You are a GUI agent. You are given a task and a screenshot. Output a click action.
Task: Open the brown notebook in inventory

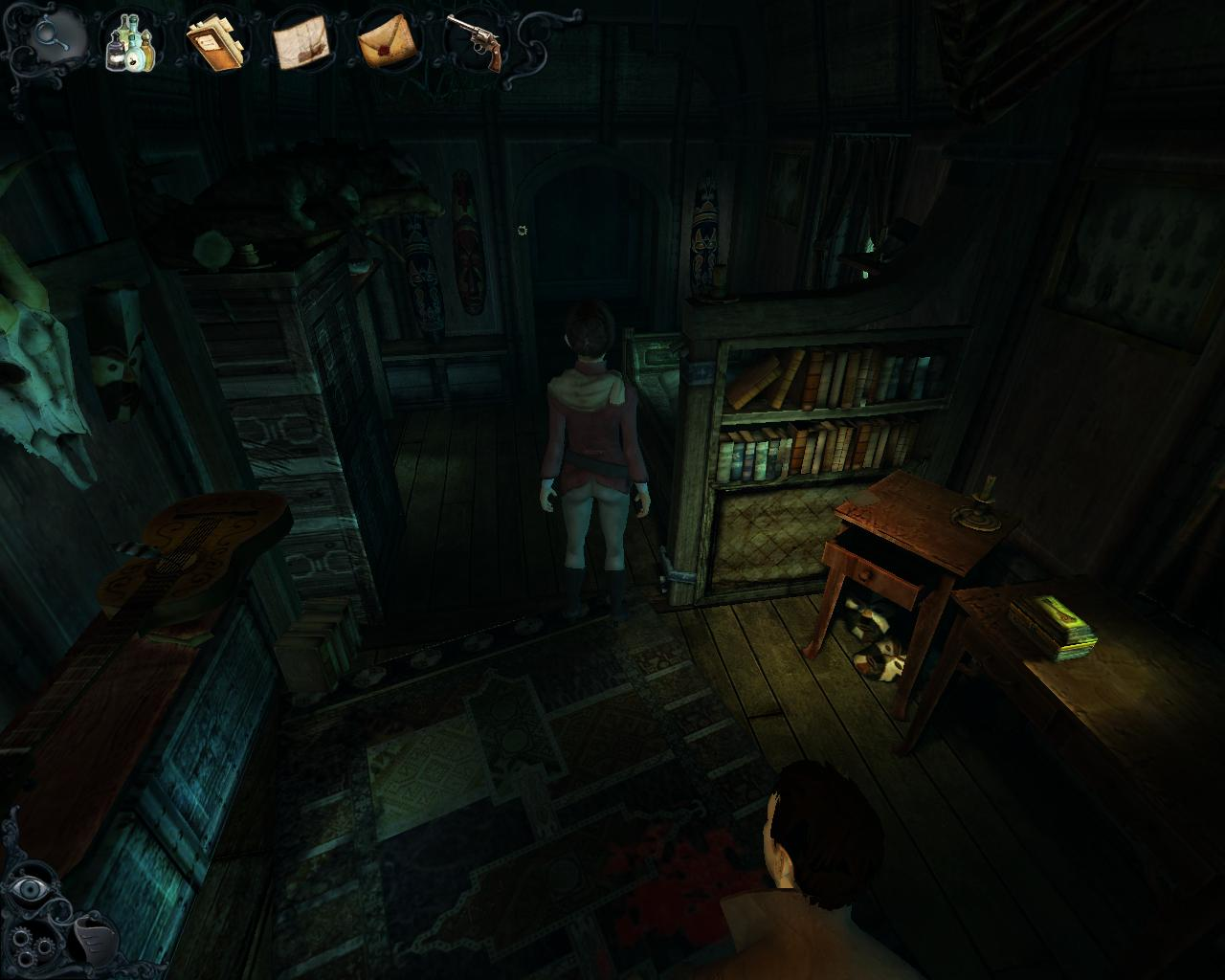(x=215, y=44)
